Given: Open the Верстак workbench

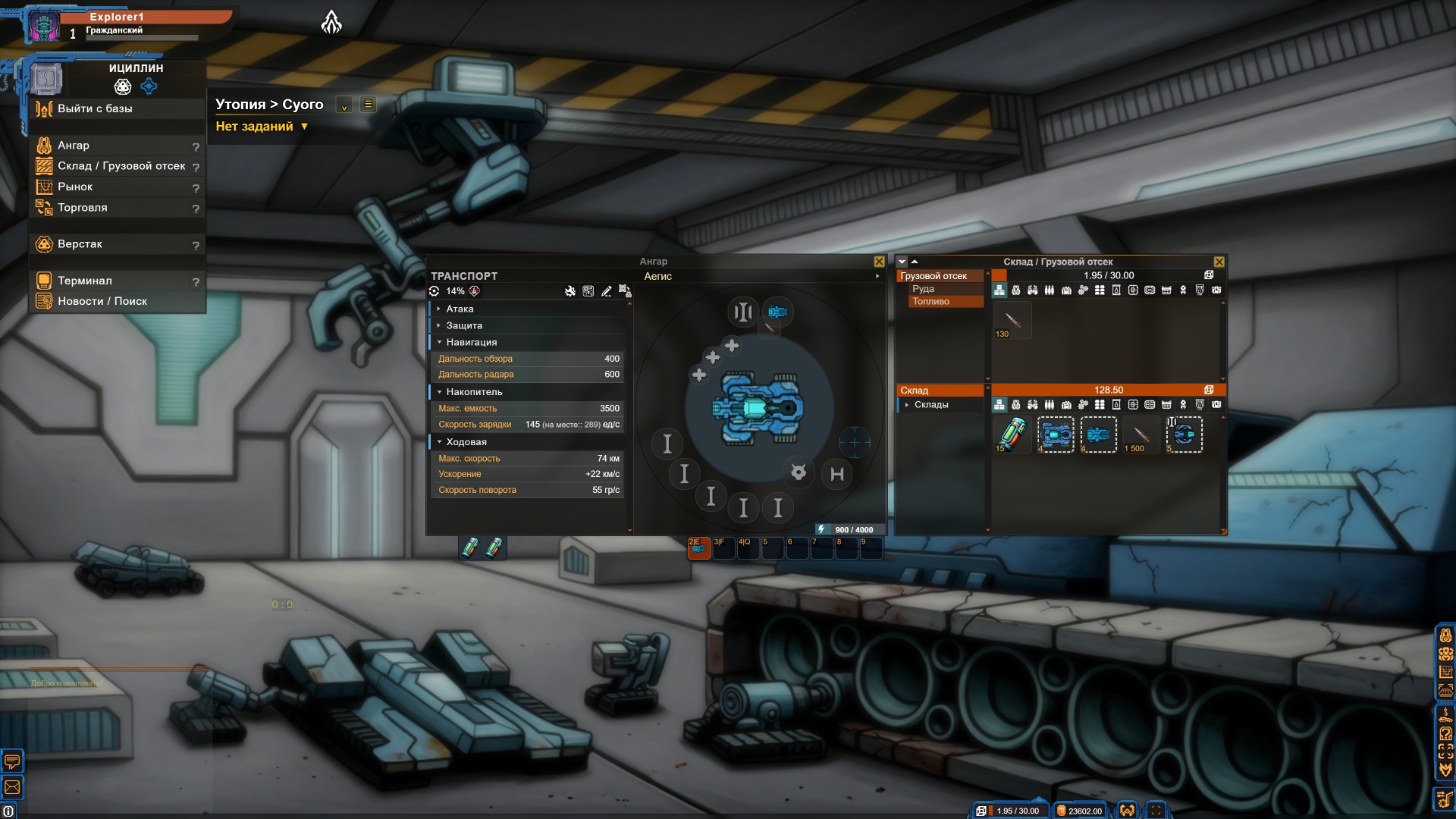Looking at the screenshot, I should 80,243.
